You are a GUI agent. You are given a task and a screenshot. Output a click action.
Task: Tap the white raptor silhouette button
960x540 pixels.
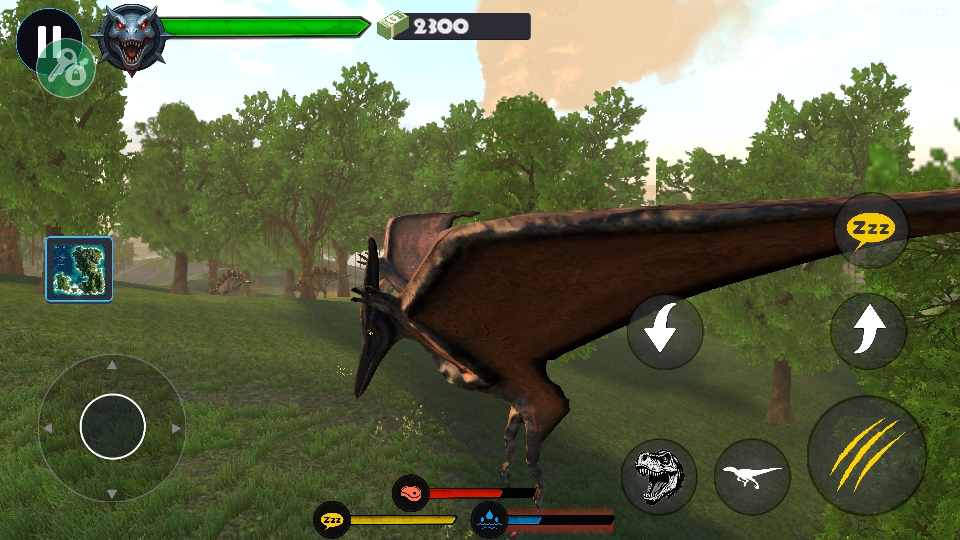pos(752,477)
